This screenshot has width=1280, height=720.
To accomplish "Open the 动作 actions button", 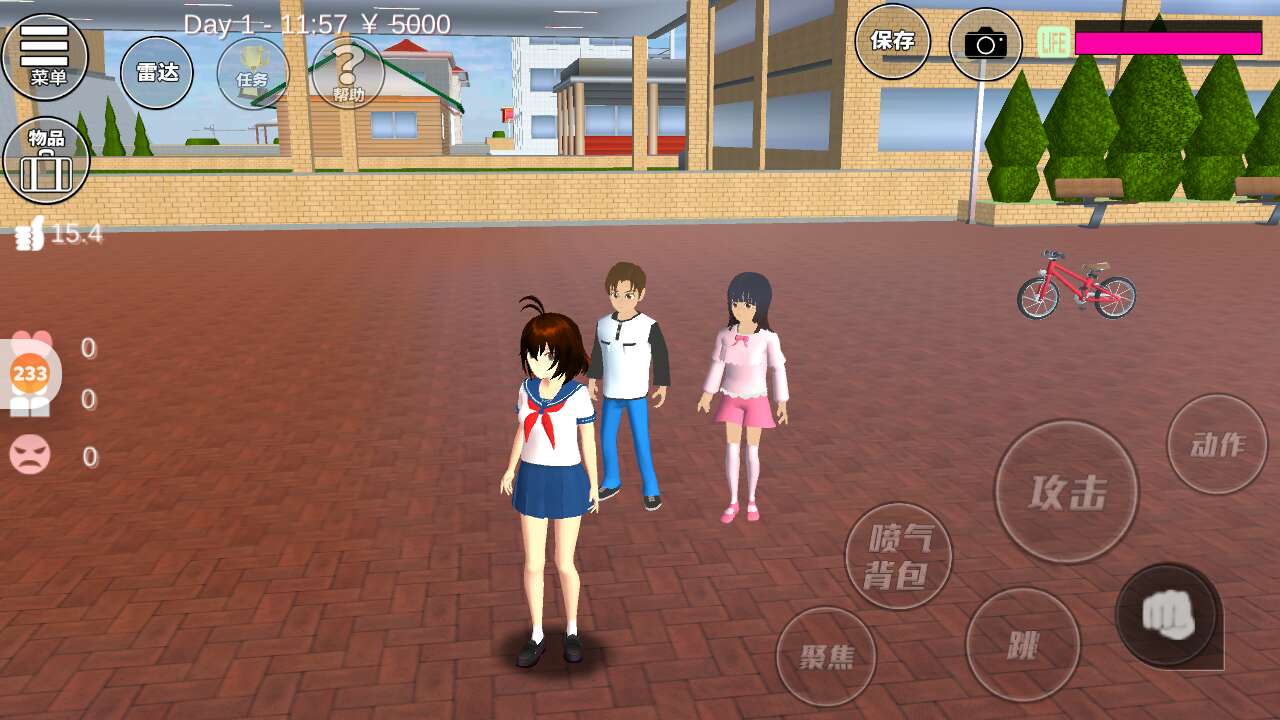I will 1217,444.
